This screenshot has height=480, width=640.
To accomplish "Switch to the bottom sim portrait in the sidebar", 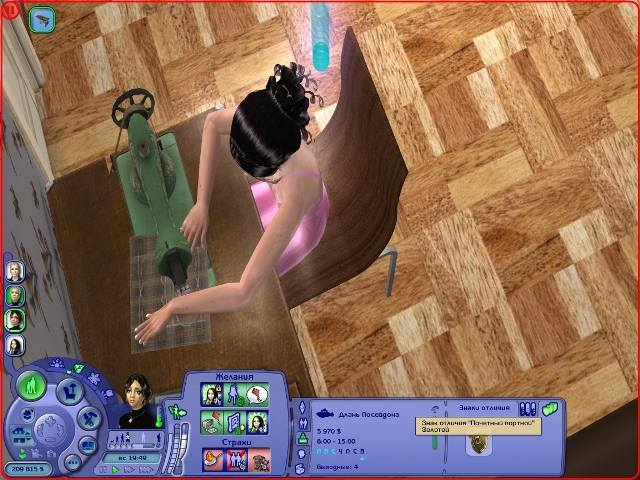I will 15,345.
